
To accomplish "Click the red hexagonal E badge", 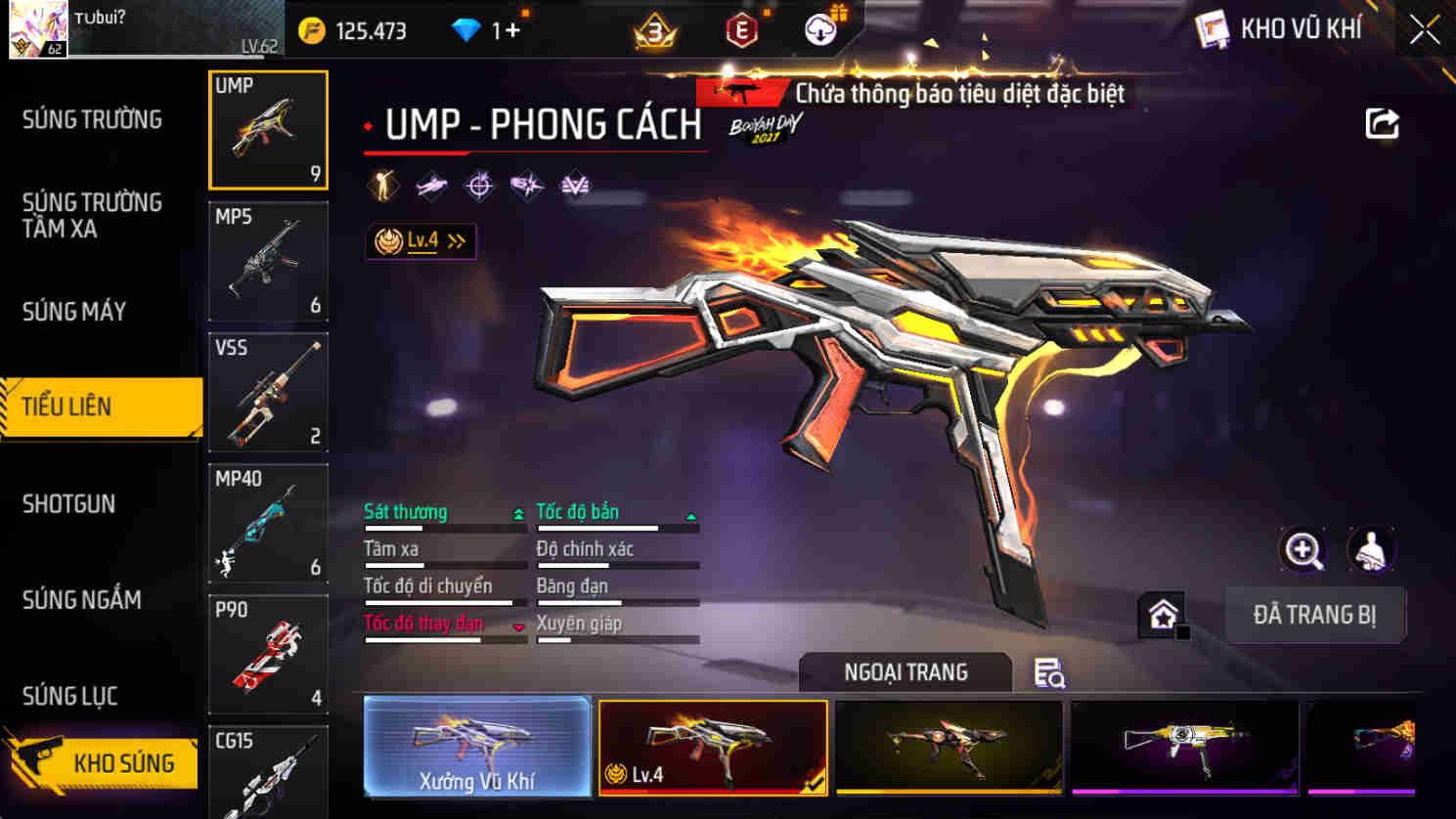I will 741,29.
